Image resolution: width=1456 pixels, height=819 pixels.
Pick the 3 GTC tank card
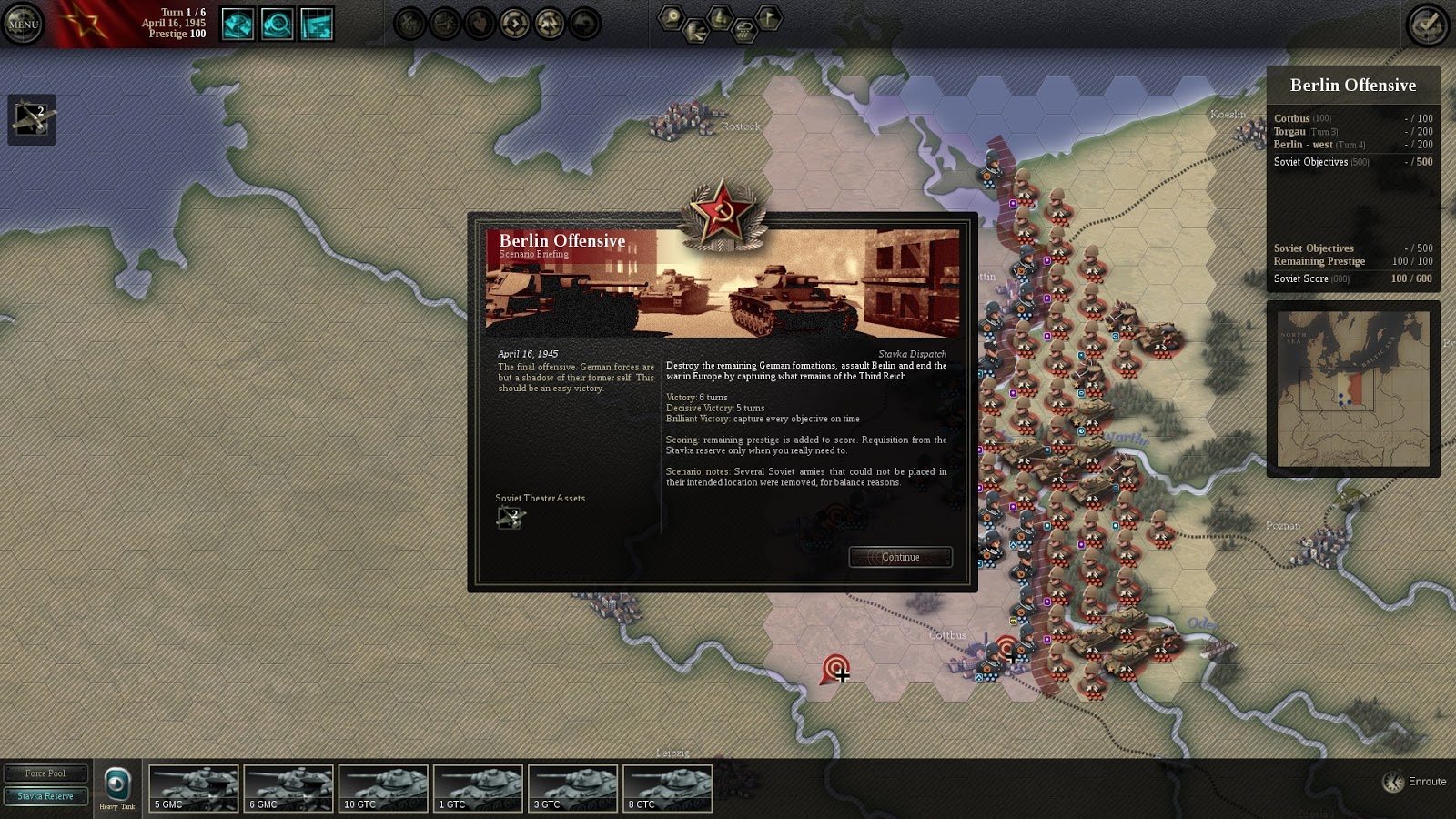click(572, 788)
